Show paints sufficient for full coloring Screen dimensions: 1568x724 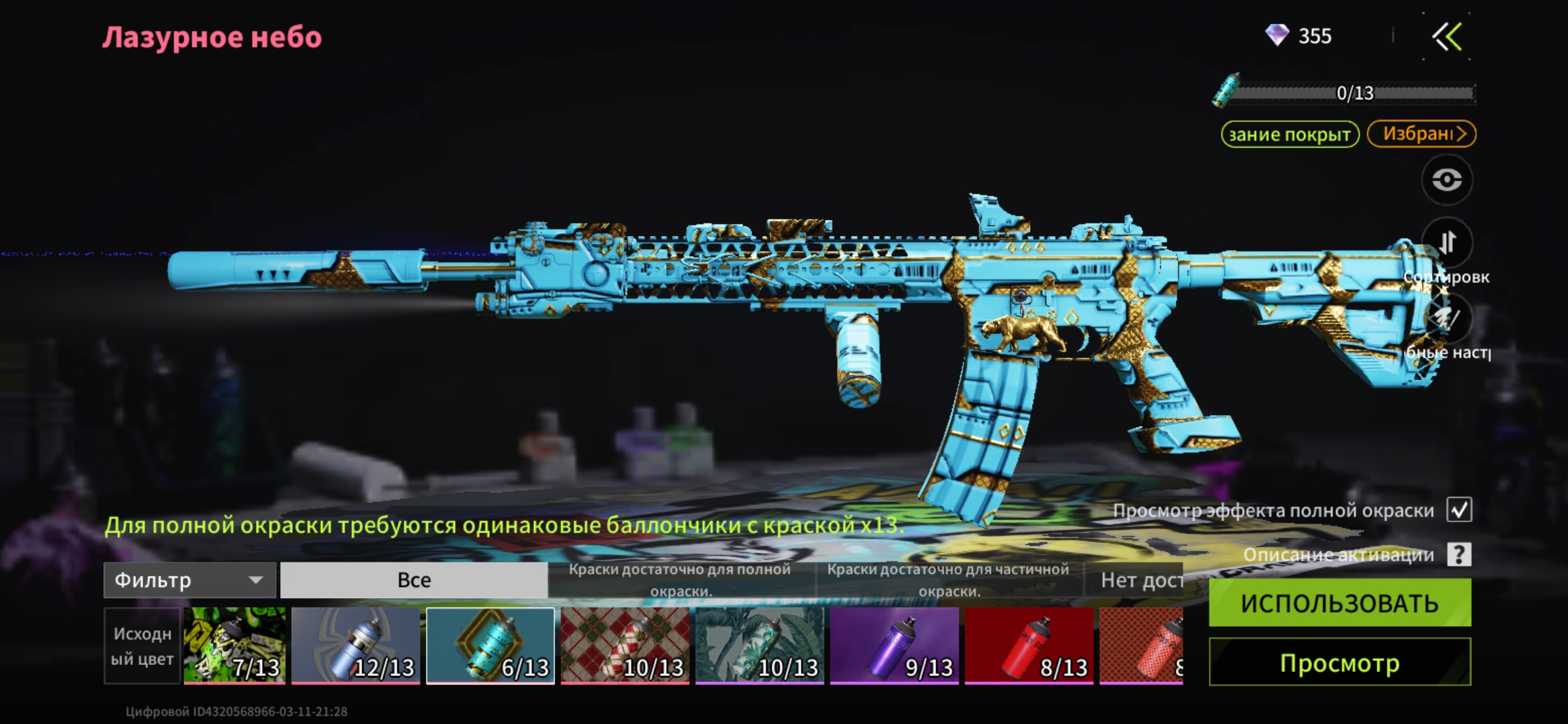pyautogui.click(x=681, y=580)
